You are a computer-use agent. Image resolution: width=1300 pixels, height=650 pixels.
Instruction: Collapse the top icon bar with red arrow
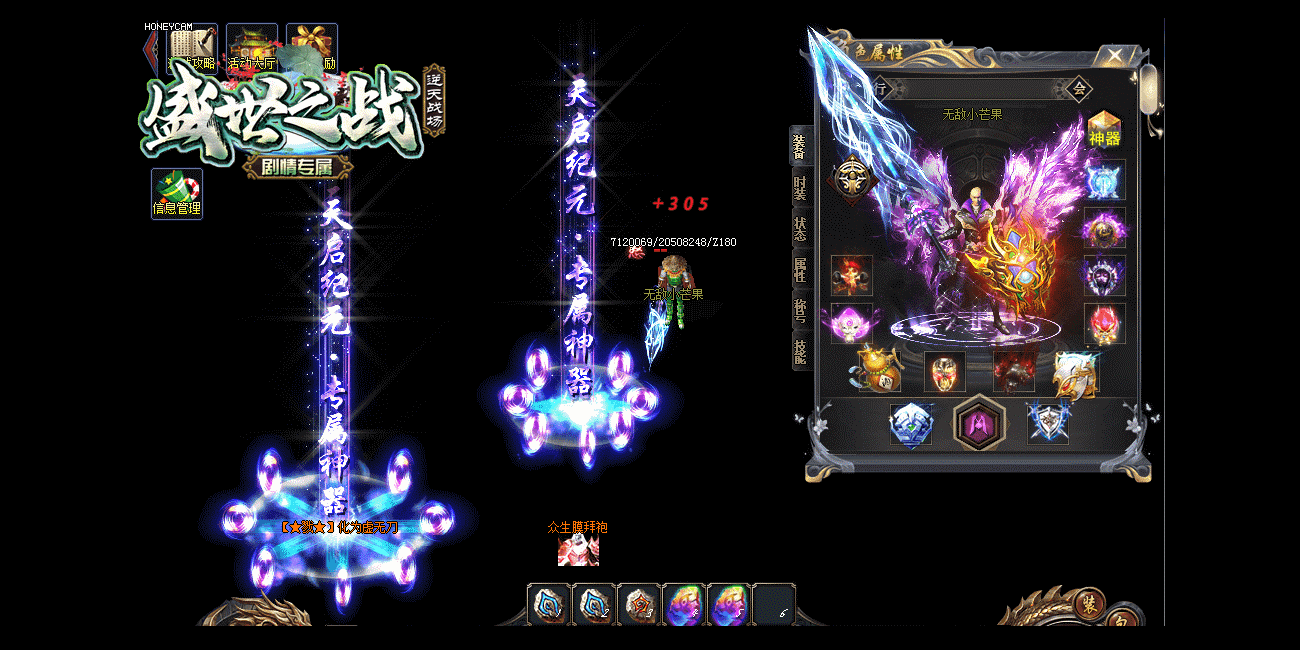coord(151,48)
